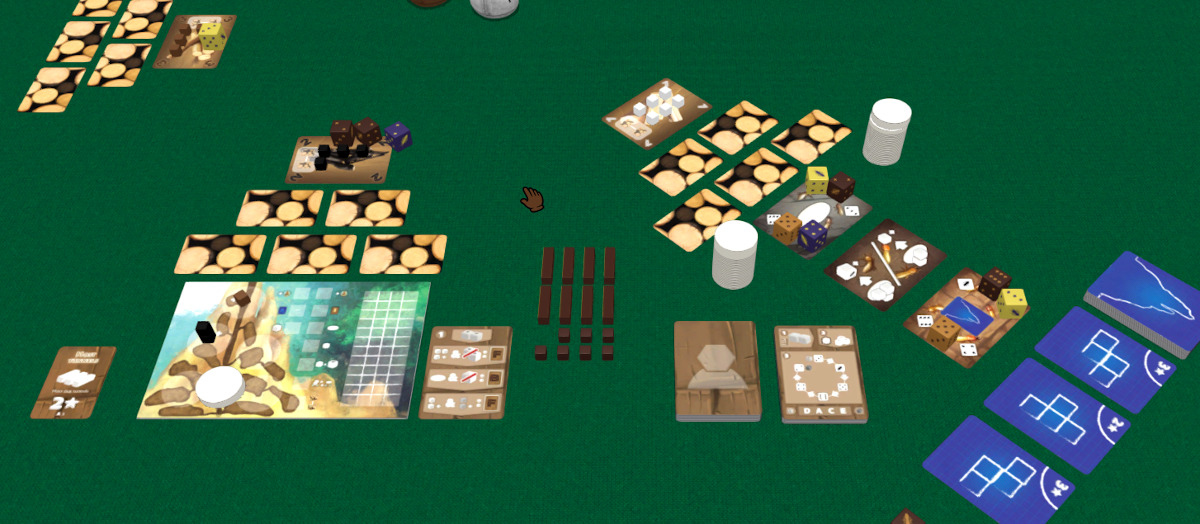Select the DICE reference card

(x=820, y=373)
